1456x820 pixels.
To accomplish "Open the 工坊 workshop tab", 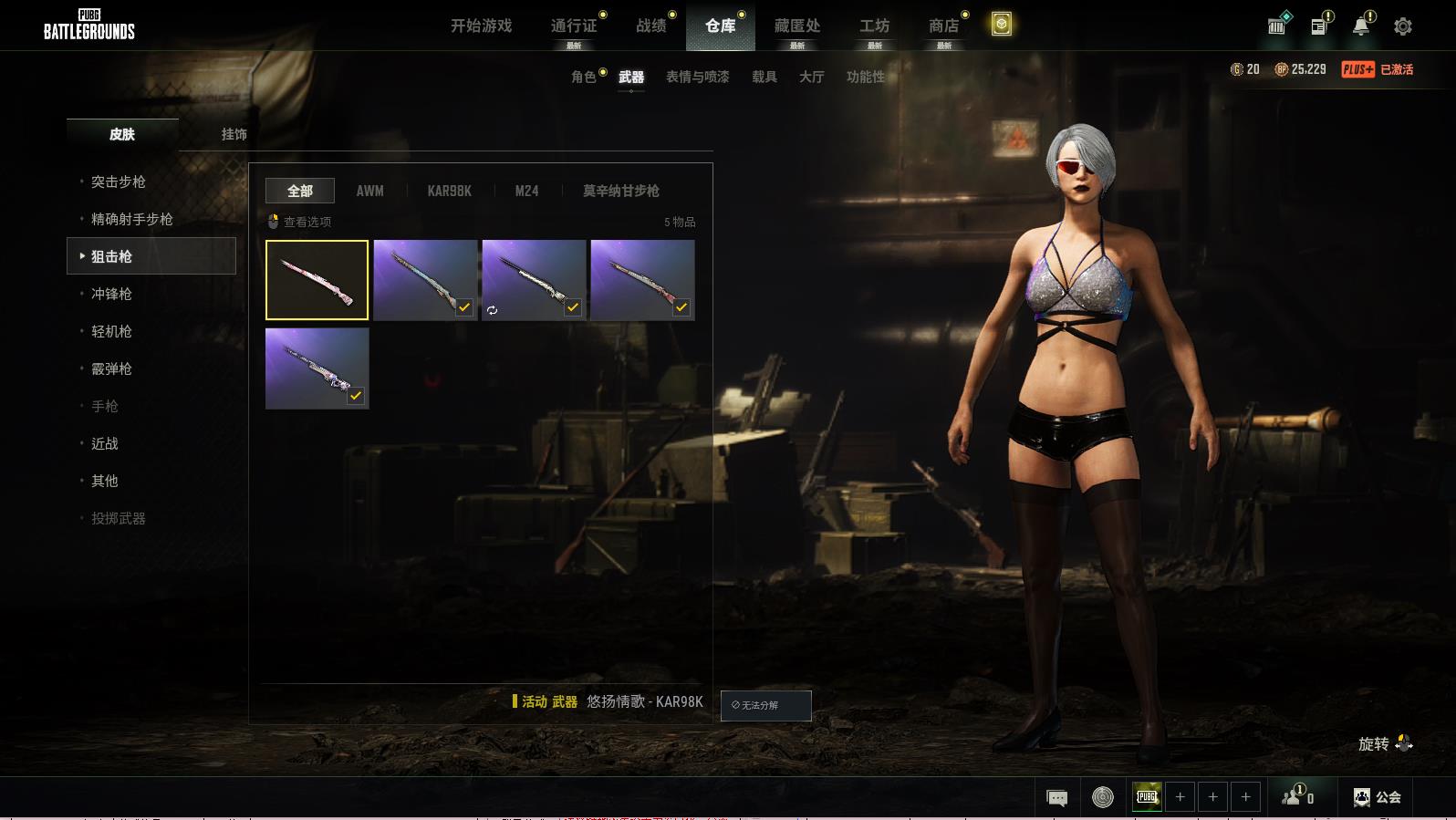I will tap(874, 26).
